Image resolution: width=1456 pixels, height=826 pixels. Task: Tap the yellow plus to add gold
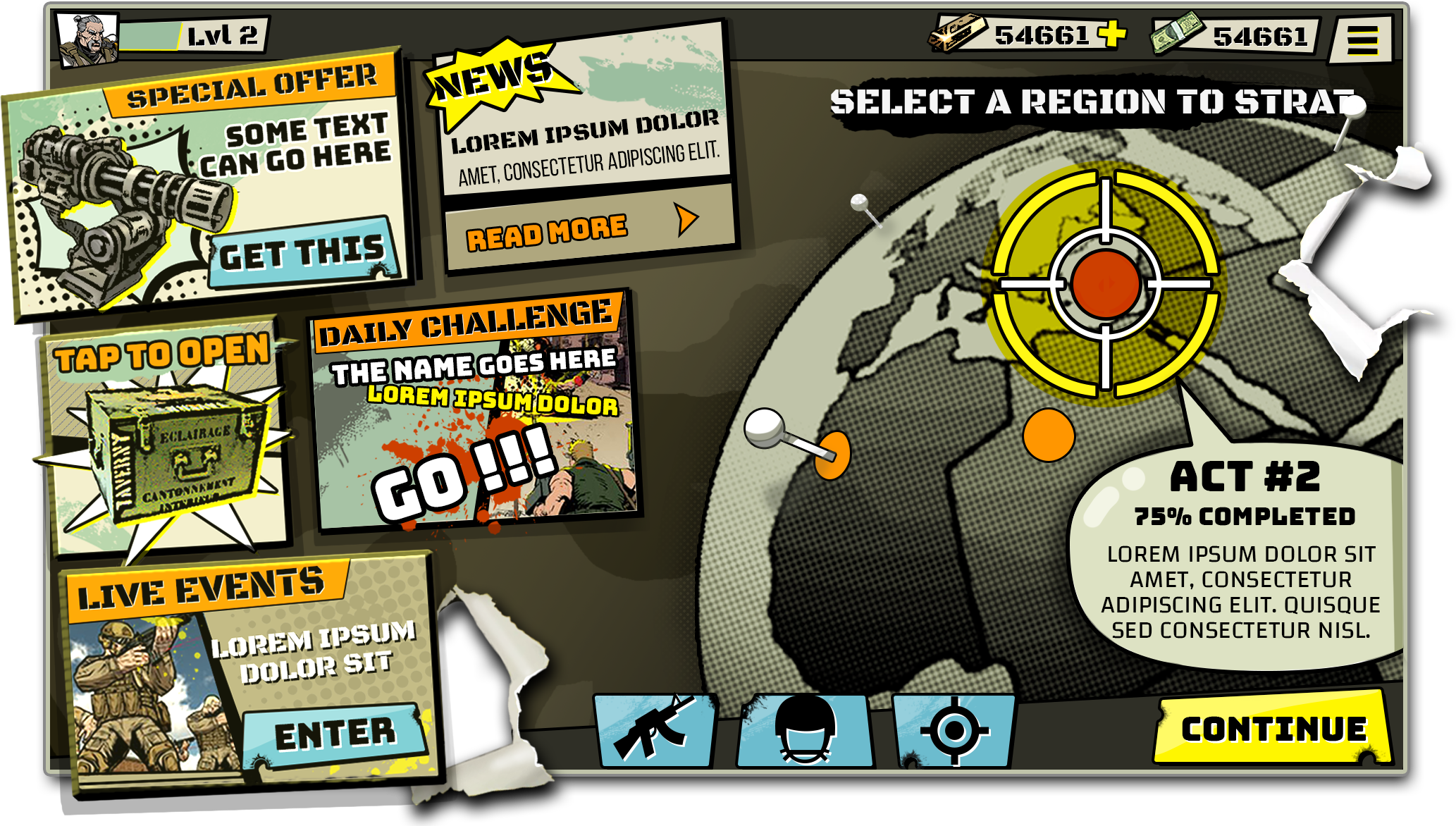(1113, 33)
